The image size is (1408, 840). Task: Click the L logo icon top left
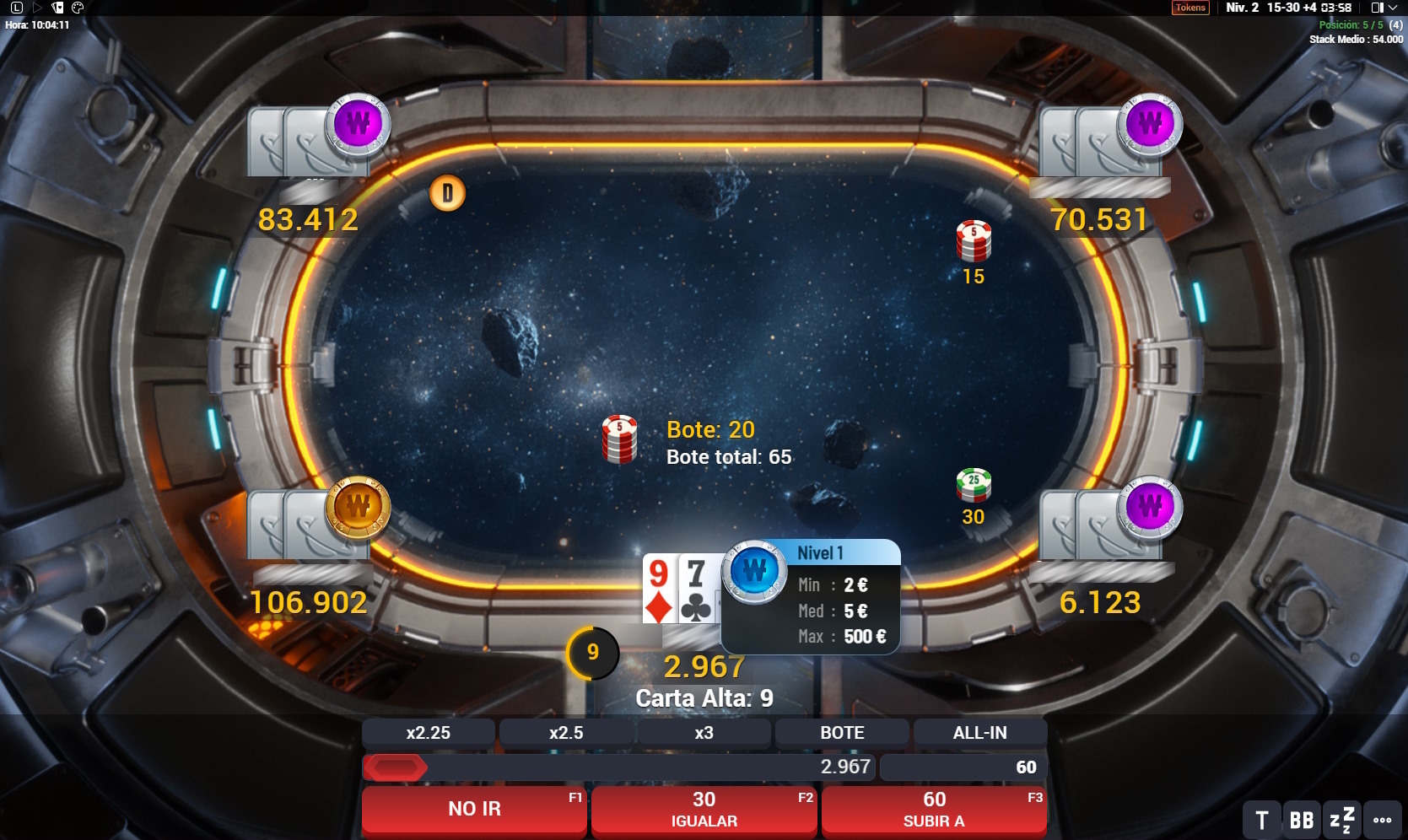[17, 8]
